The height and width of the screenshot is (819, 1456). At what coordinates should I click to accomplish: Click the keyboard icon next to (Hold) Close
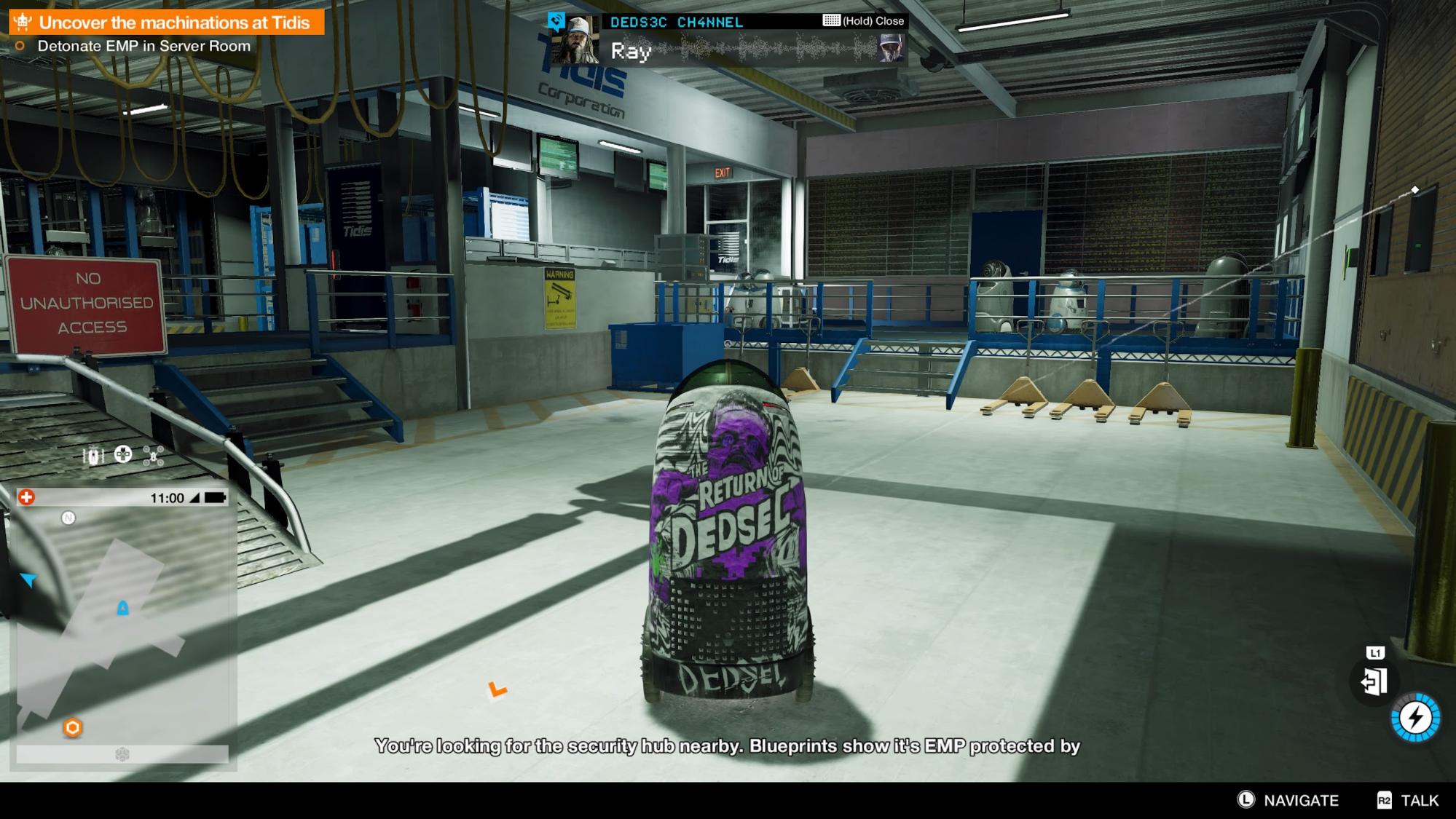click(830, 20)
